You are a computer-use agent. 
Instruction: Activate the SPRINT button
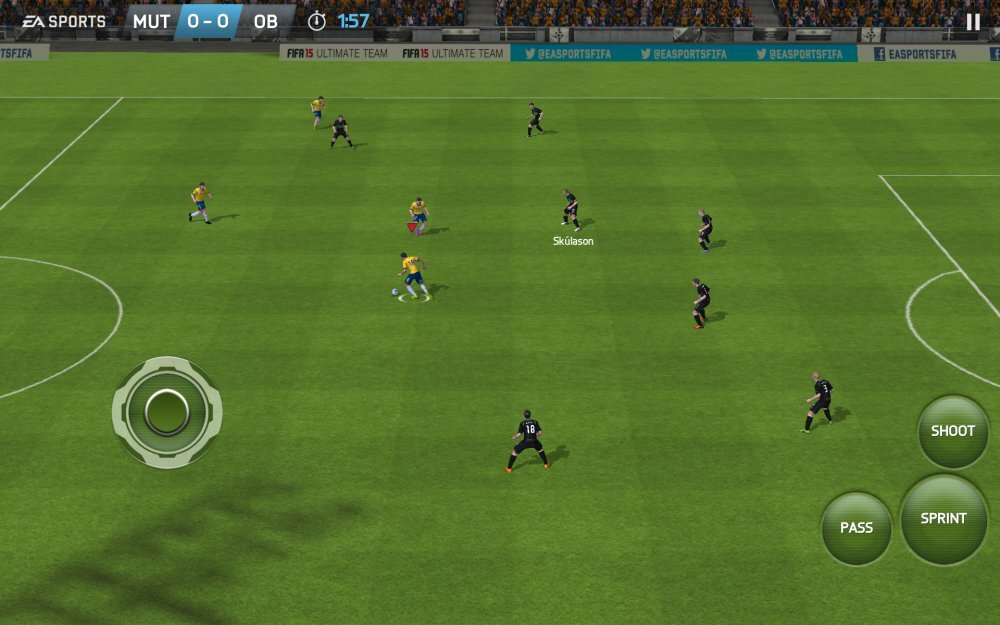coord(943,518)
